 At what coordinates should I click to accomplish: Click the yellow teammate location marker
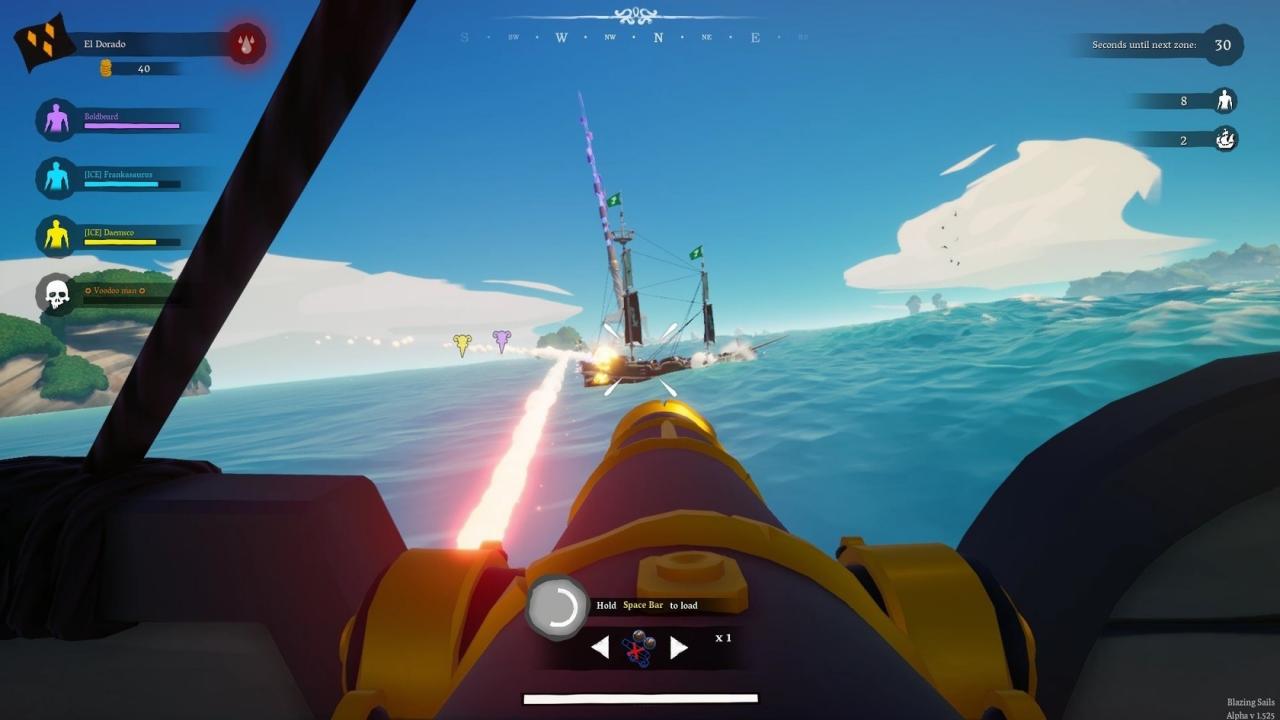(461, 345)
